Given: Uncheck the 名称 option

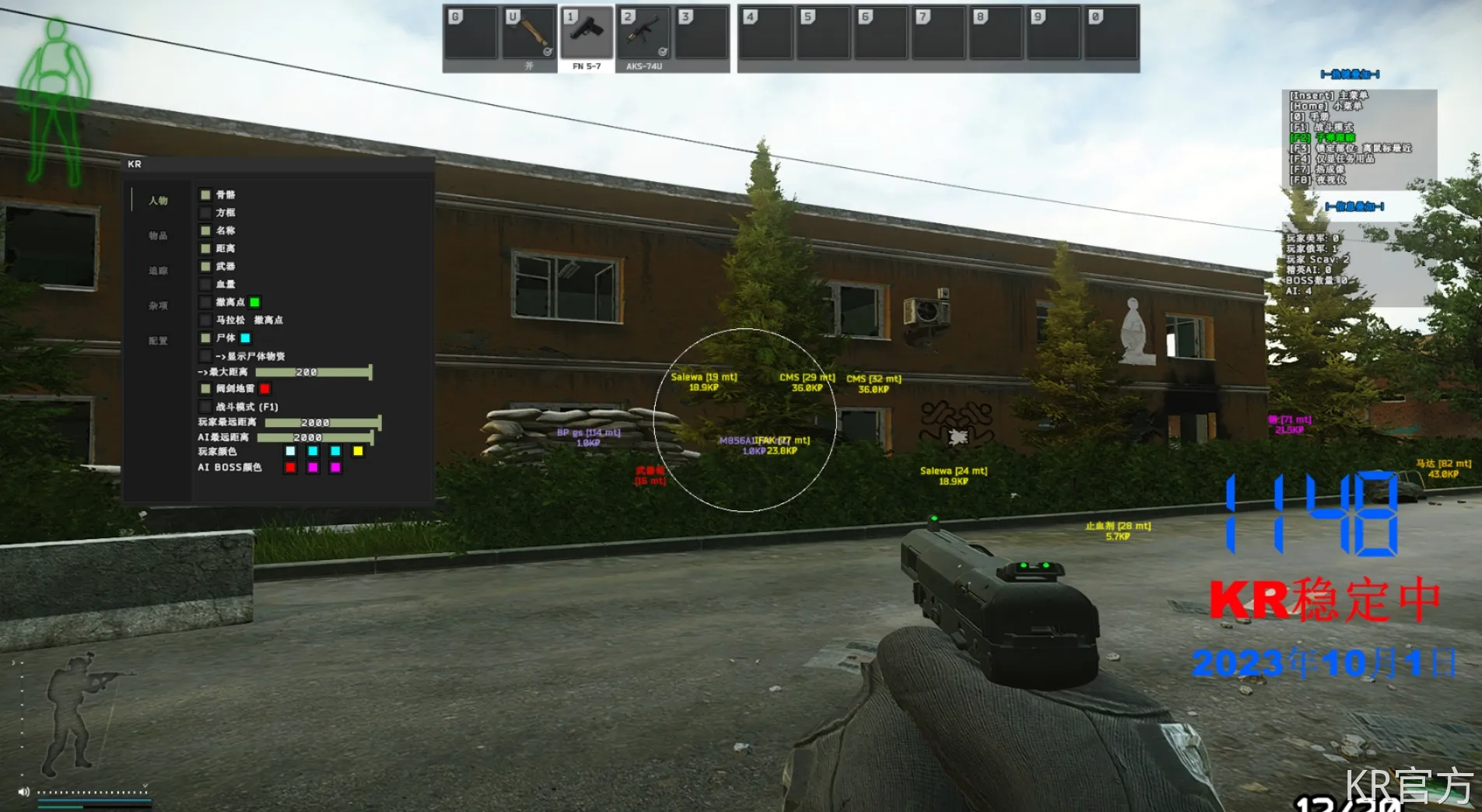Looking at the screenshot, I should (x=205, y=230).
